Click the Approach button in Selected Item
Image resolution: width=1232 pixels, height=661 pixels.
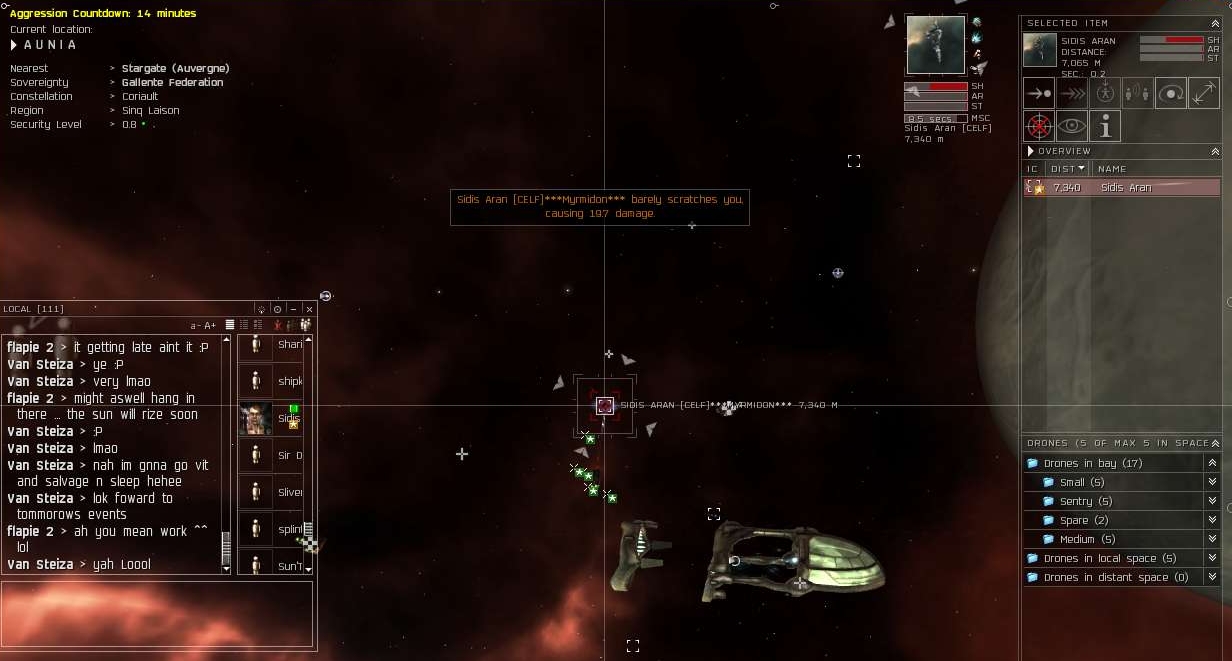pos(1039,93)
